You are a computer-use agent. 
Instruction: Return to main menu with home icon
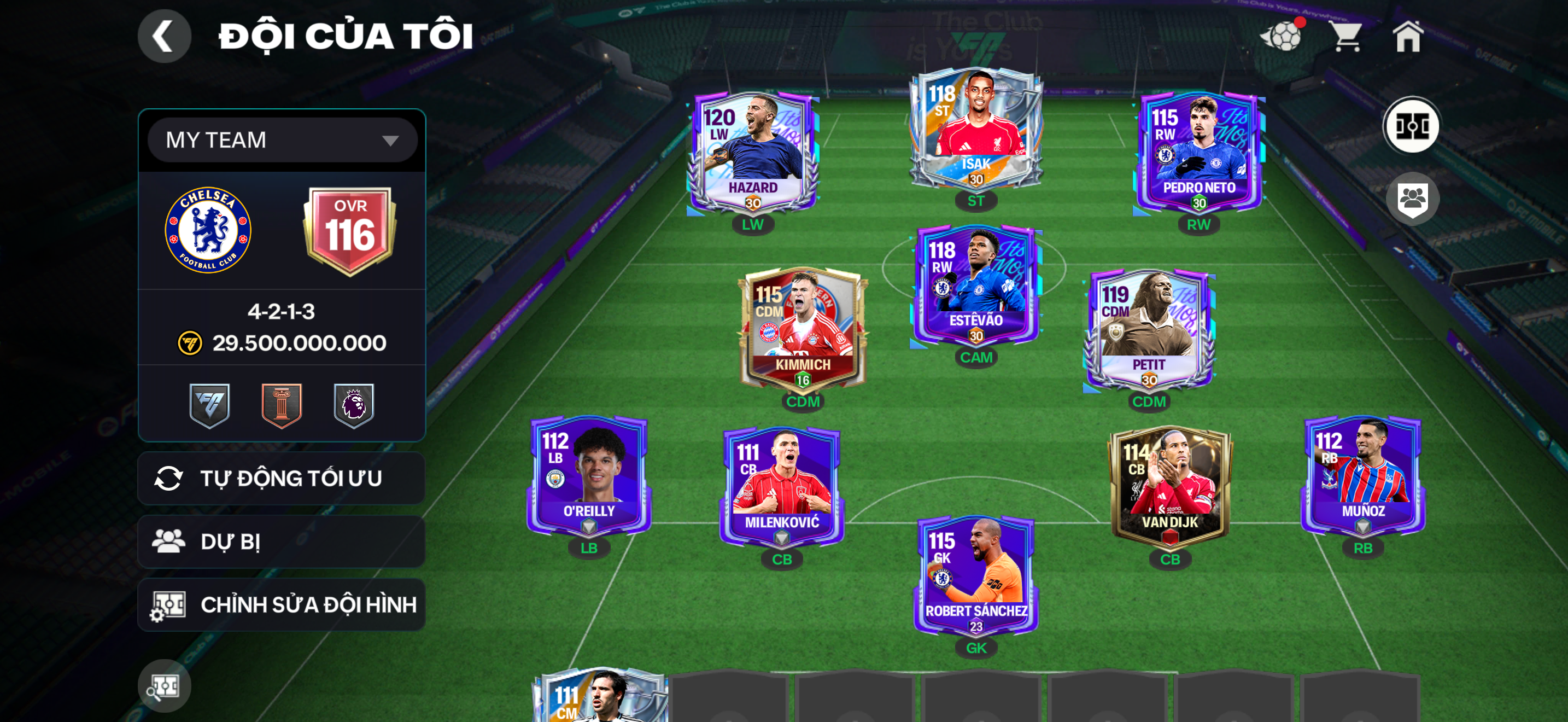click(x=1411, y=36)
